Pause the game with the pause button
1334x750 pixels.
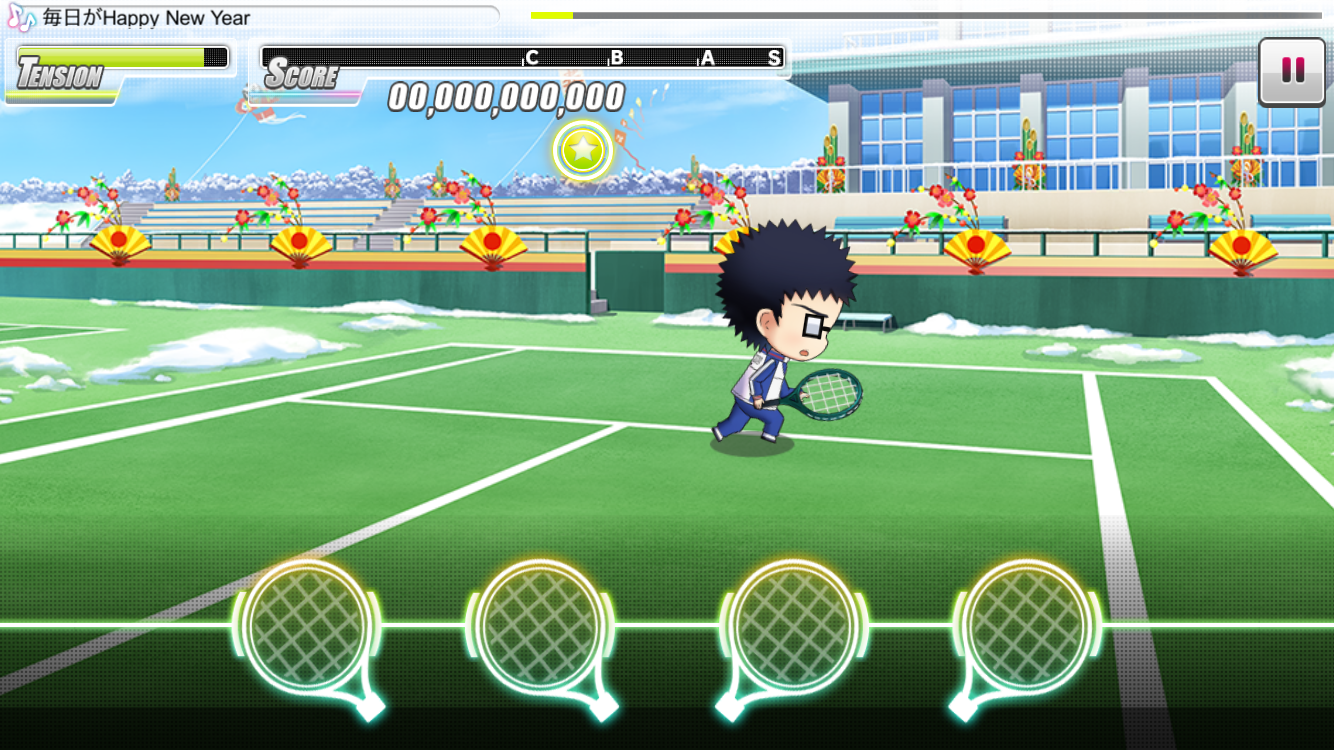coord(1292,71)
